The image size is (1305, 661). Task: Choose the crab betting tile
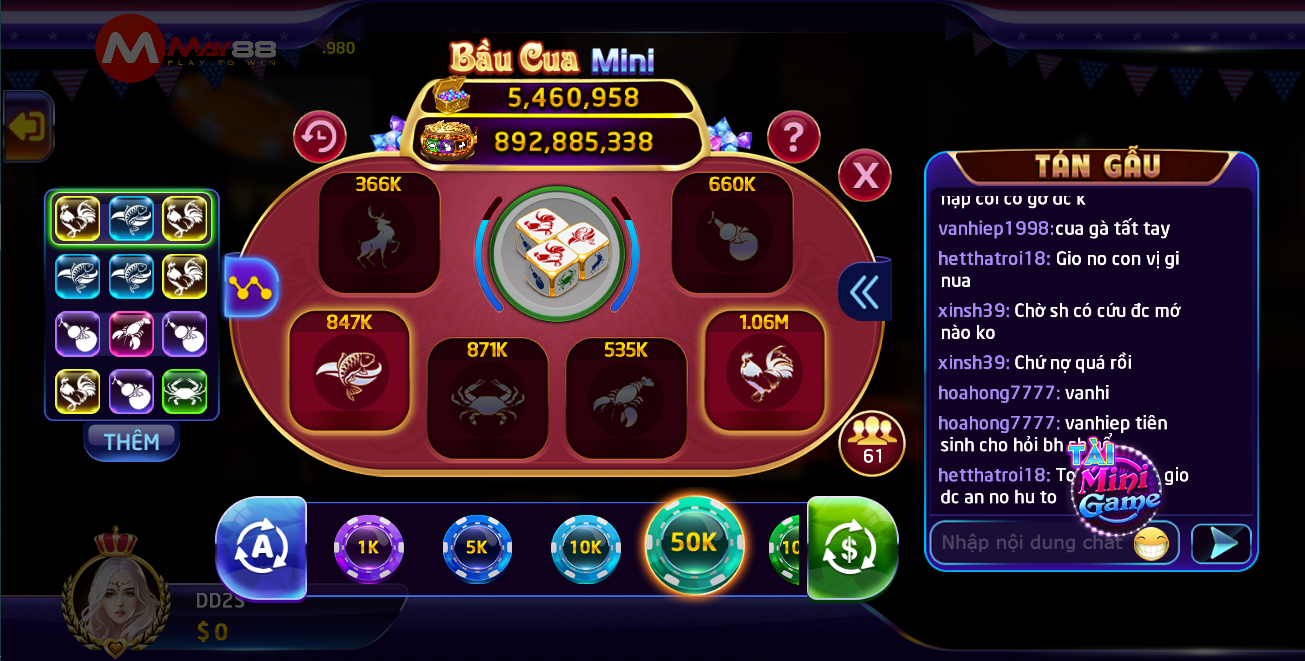[x=487, y=398]
